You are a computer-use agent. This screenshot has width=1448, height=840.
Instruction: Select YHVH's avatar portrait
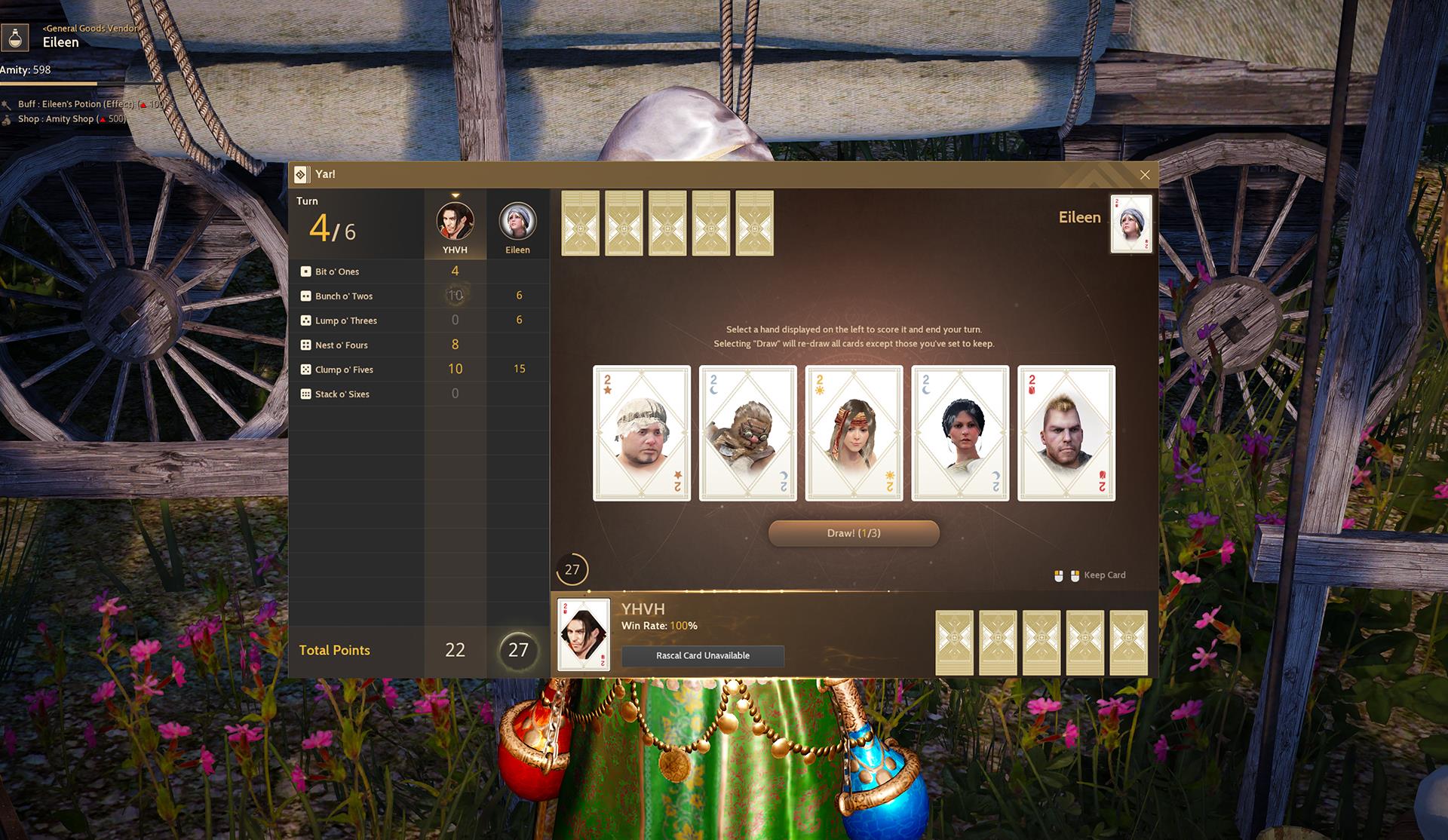(456, 221)
